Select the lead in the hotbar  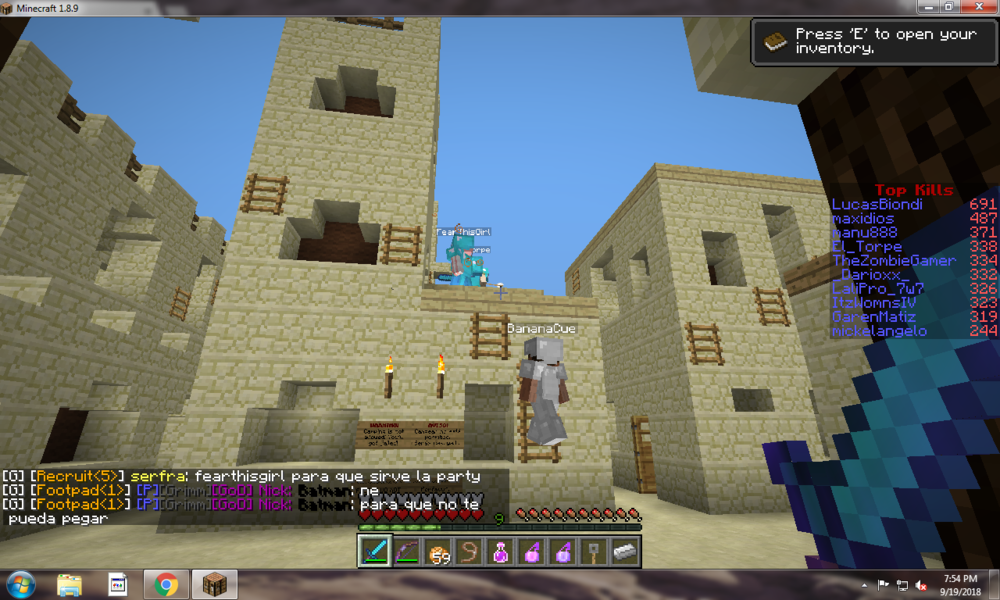point(468,551)
